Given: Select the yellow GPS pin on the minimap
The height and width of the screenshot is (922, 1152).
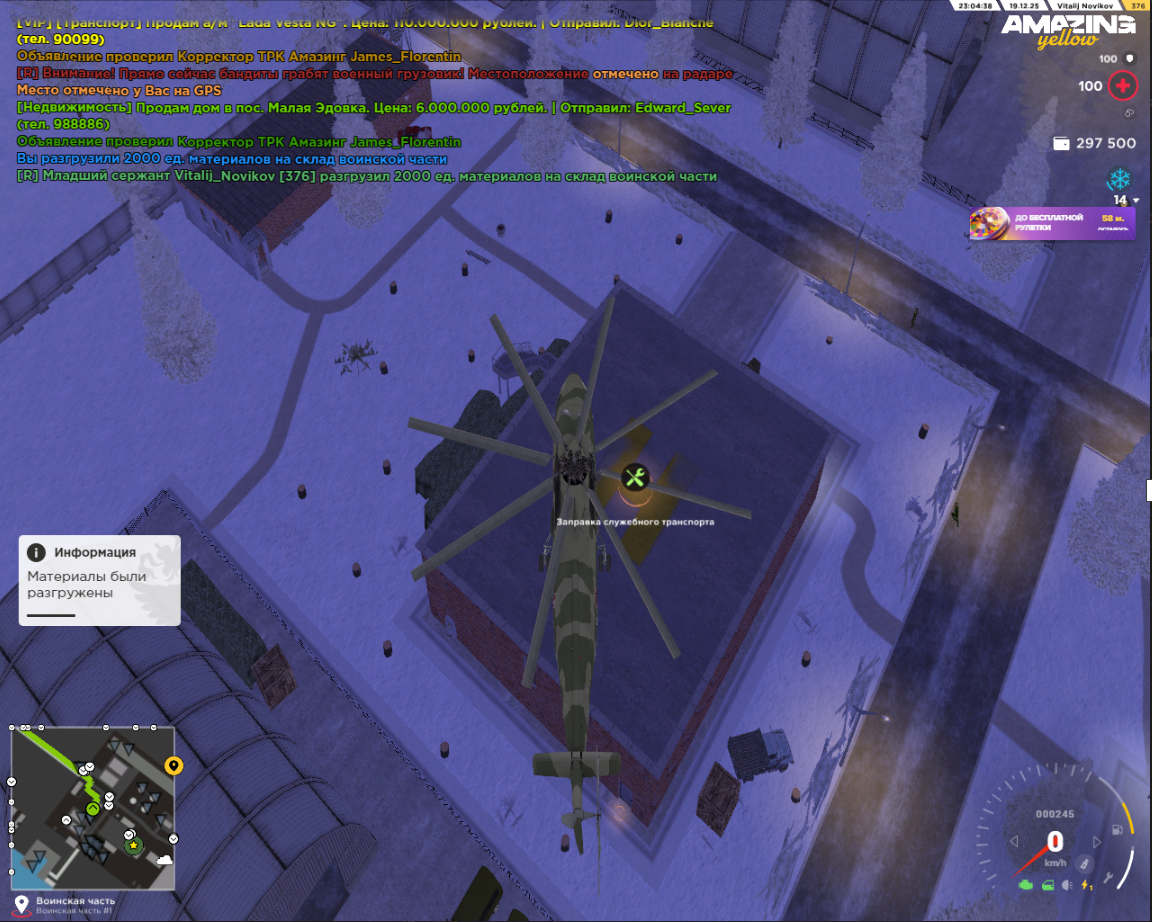Looking at the screenshot, I should 174,767.
